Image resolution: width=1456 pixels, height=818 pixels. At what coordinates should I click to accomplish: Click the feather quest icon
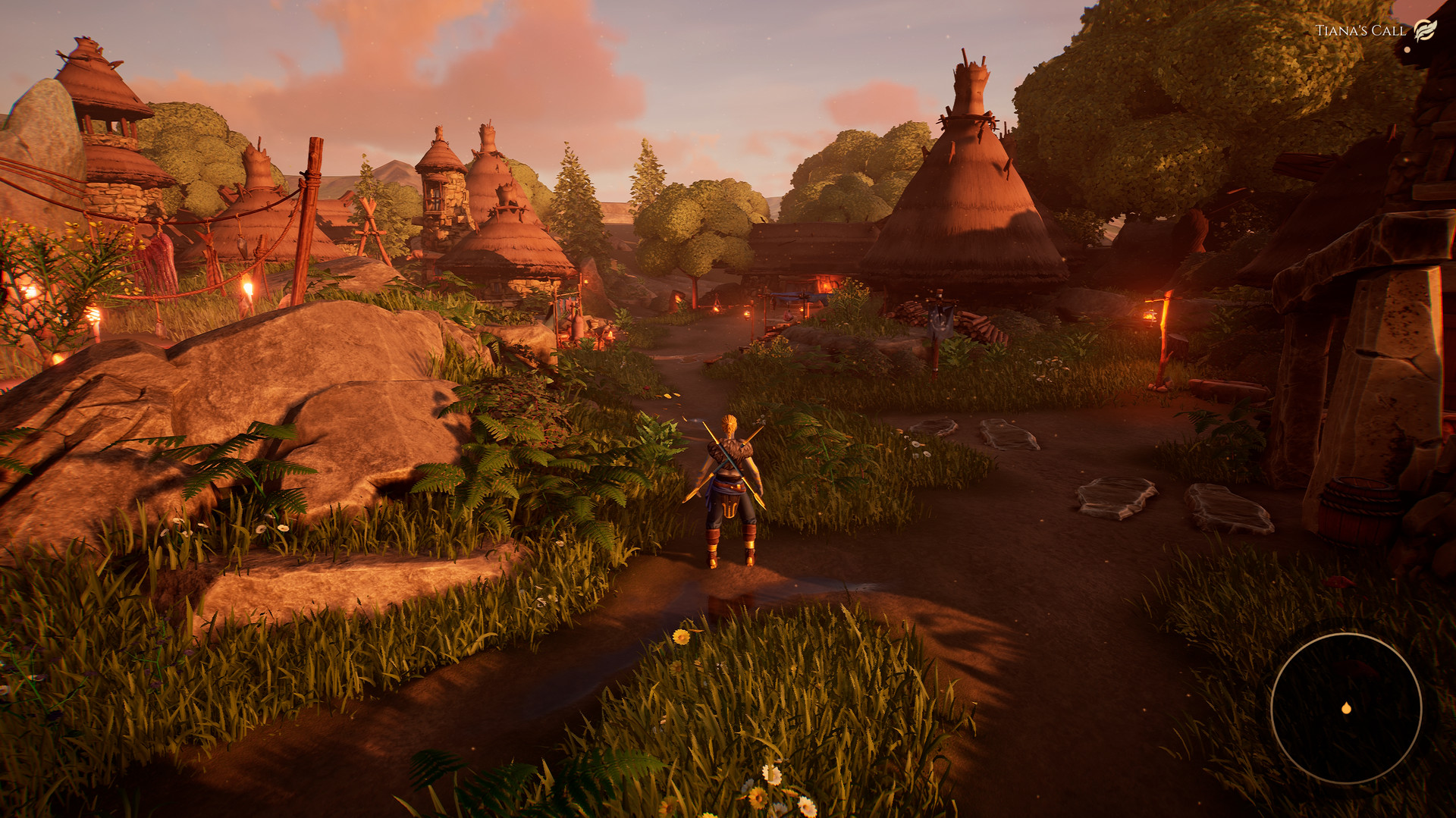(x=1425, y=30)
